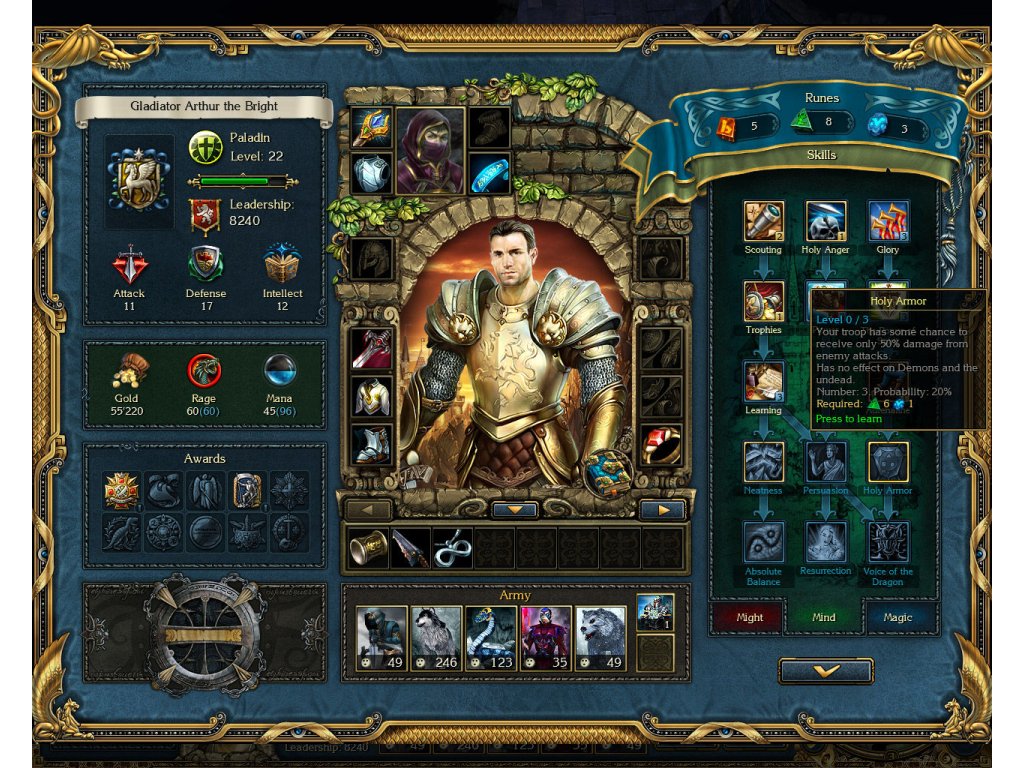1024x768 pixels.
Task: Click the Scouting skill icon
Action: (x=763, y=222)
